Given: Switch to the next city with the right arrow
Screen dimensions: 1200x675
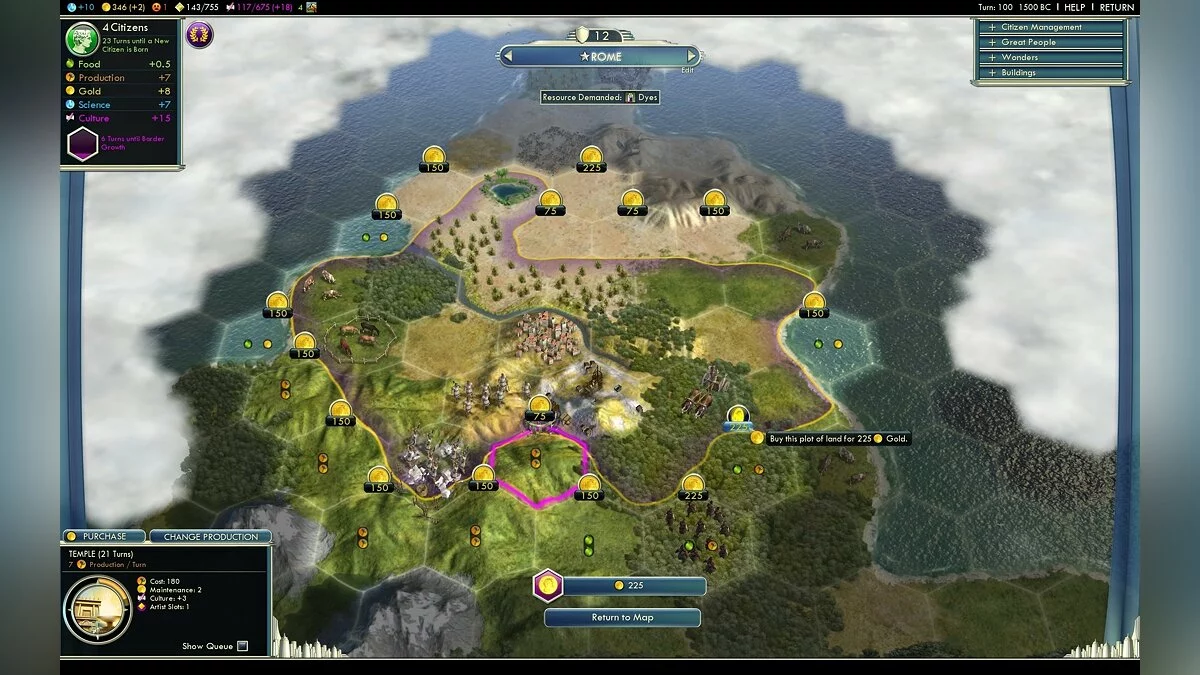Looking at the screenshot, I should pos(692,57).
